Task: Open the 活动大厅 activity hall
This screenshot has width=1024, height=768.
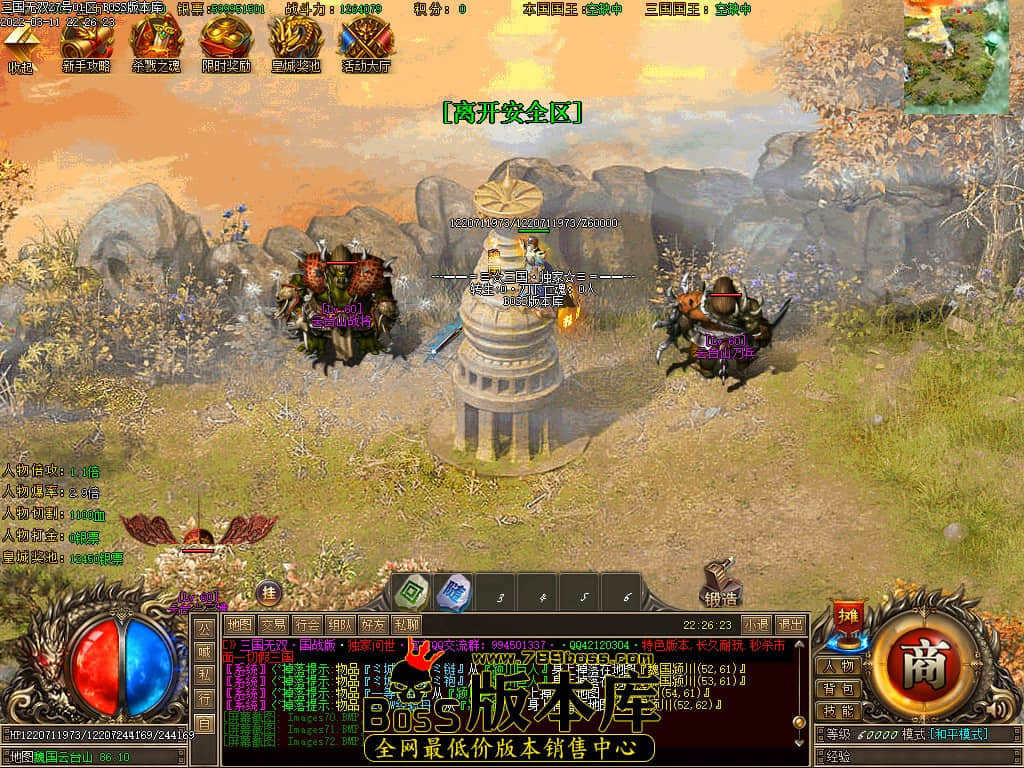Action: pos(366,43)
